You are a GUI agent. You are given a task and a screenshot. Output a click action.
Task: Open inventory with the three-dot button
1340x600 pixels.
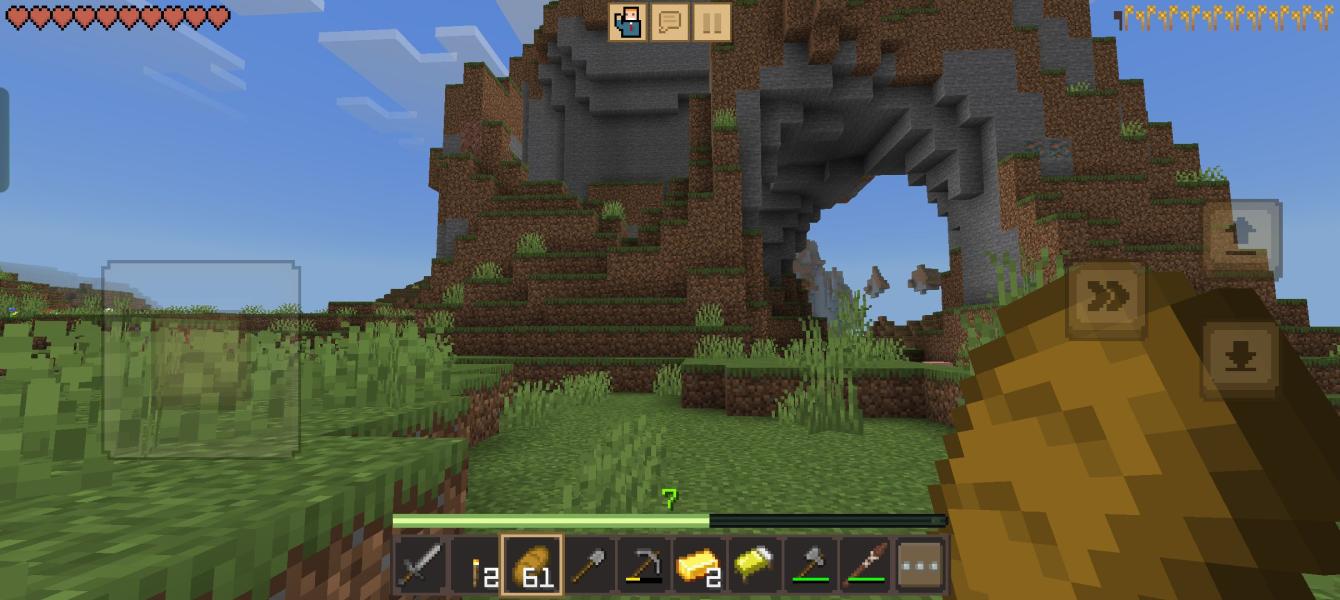(919, 567)
